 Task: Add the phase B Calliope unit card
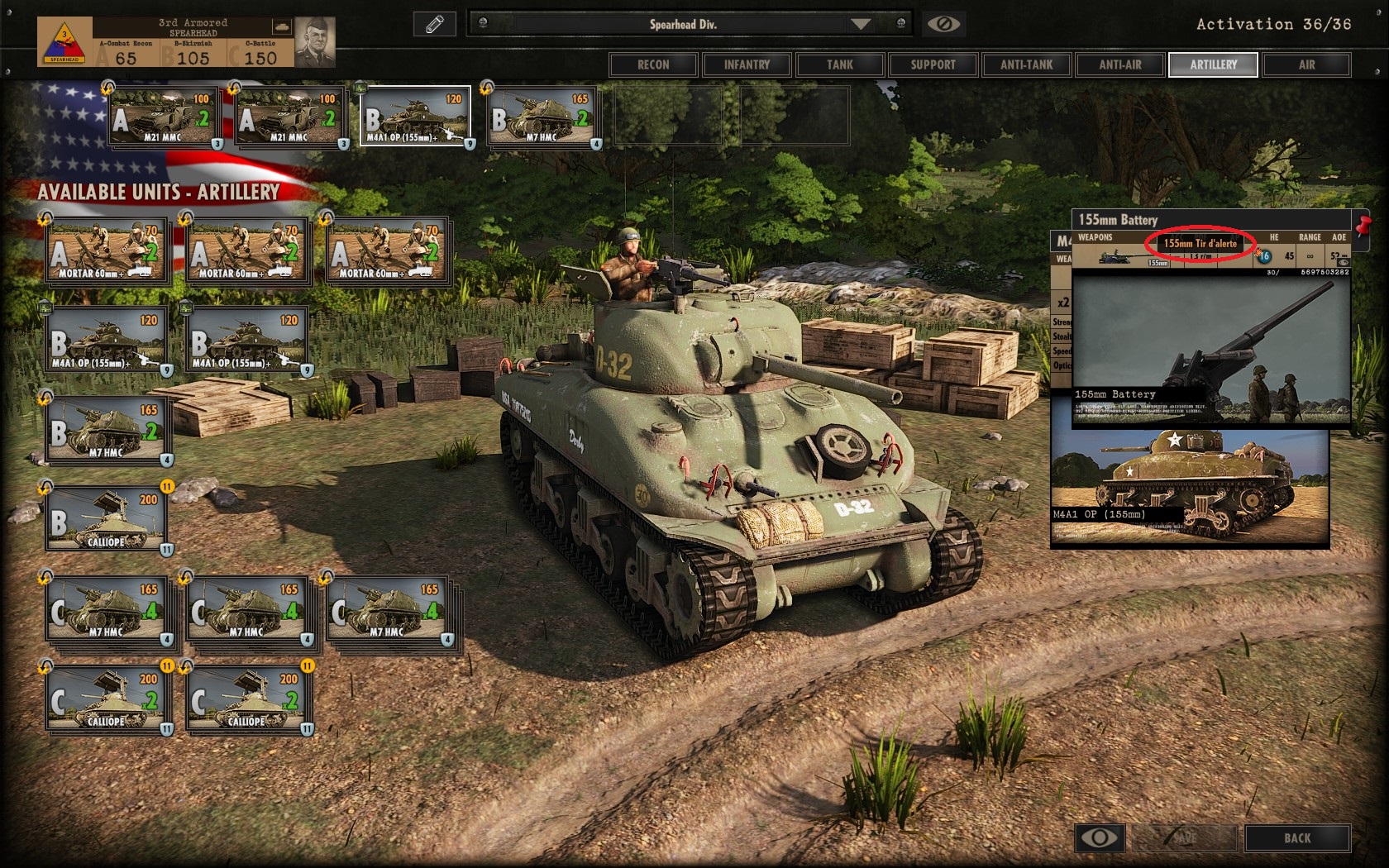tap(107, 518)
